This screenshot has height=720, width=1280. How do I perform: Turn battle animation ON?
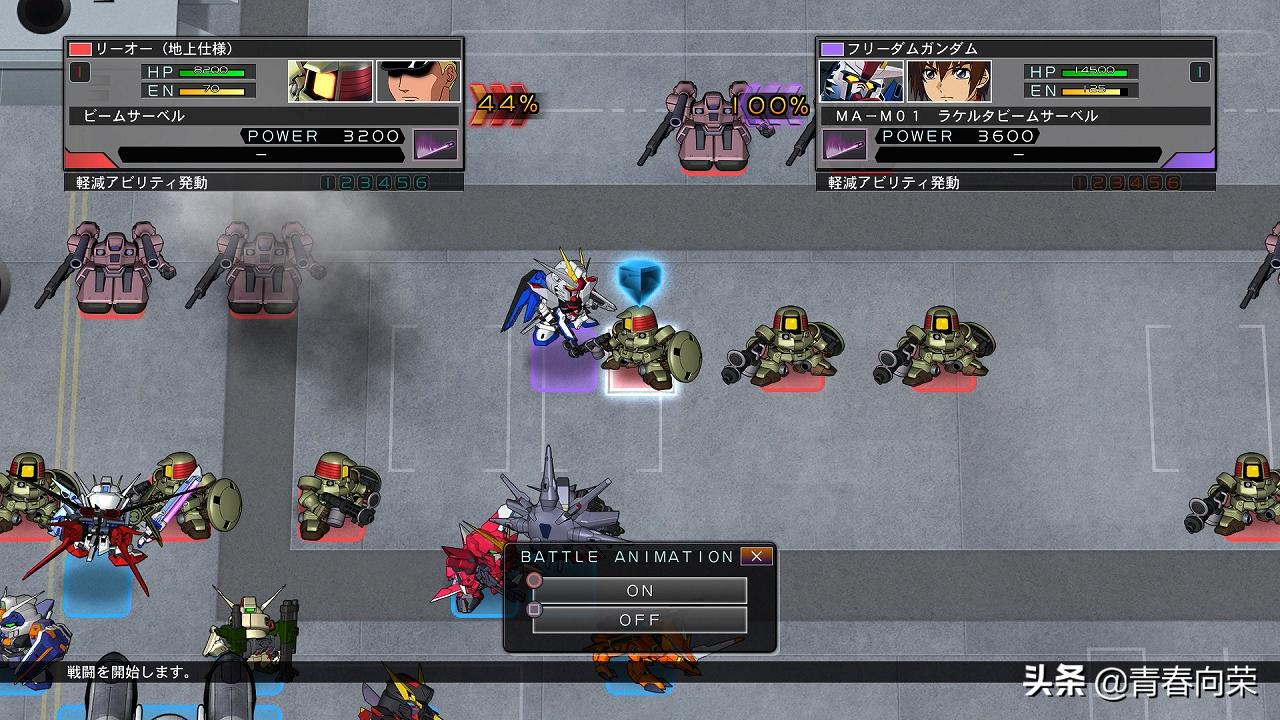tap(640, 590)
